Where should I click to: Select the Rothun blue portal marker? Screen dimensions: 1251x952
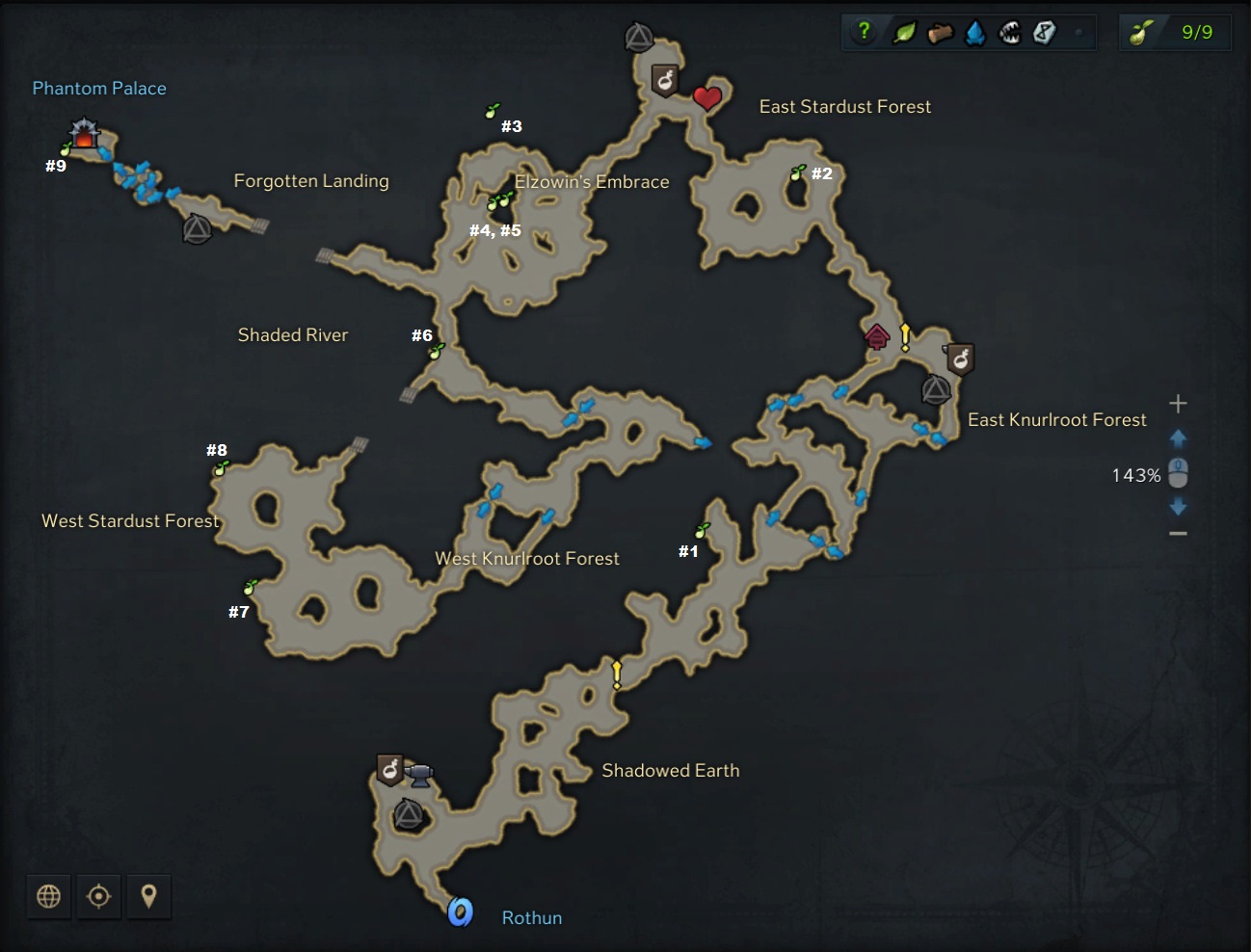pyautogui.click(x=461, y=911)
